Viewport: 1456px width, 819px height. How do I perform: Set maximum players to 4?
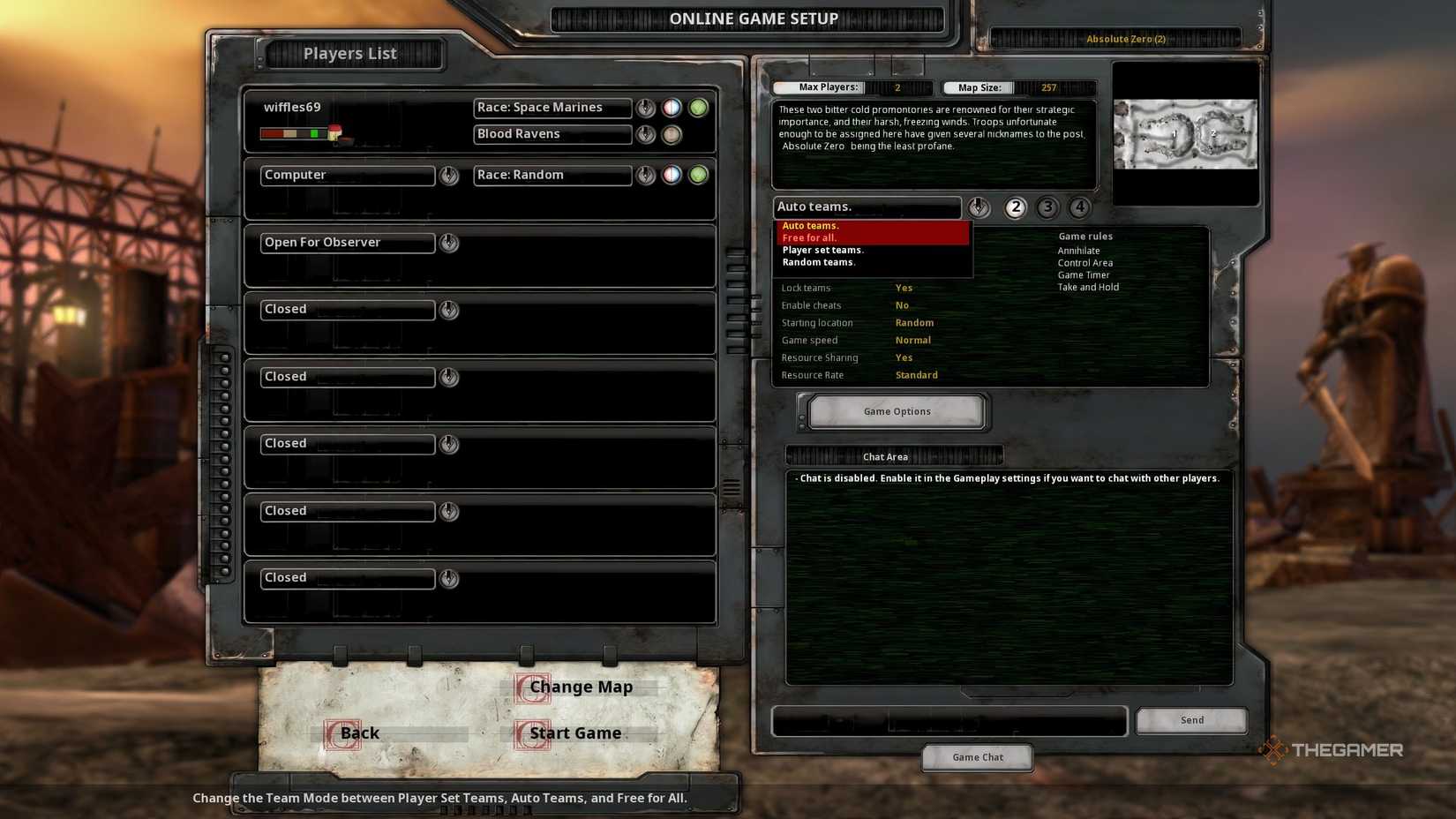pos(1079,207)
